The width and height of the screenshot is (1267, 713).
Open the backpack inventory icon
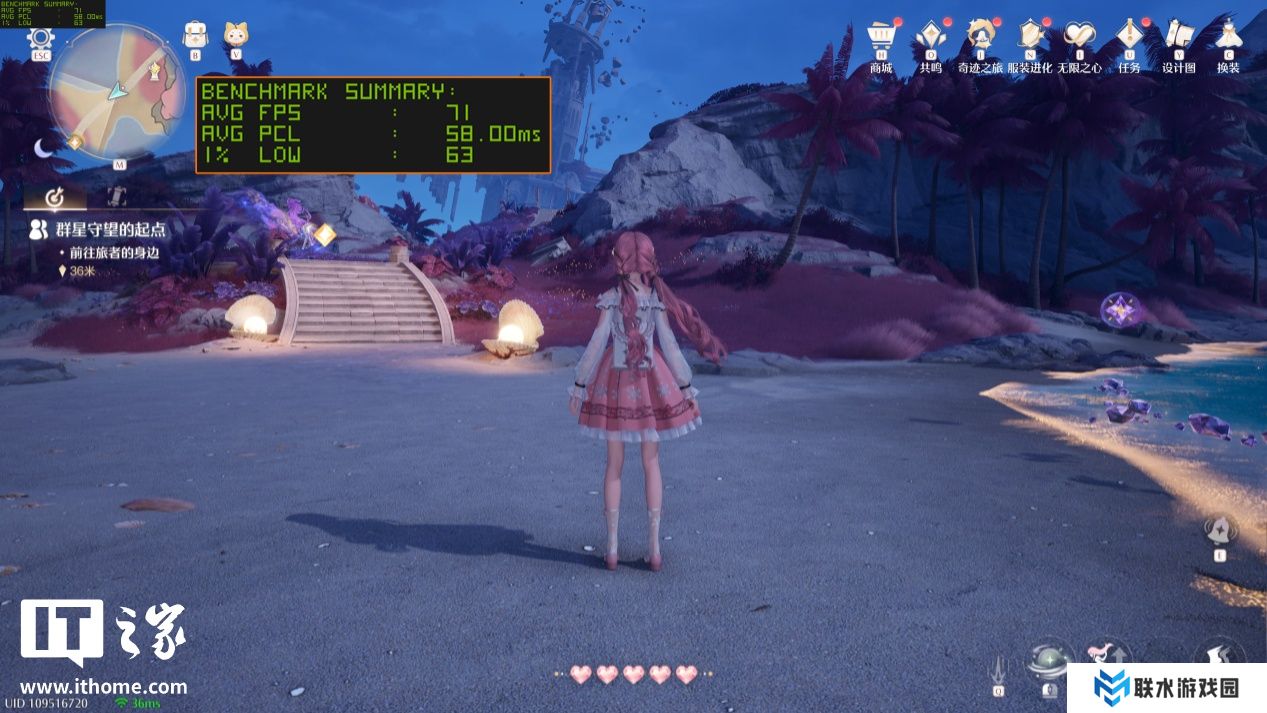(195, 34)
